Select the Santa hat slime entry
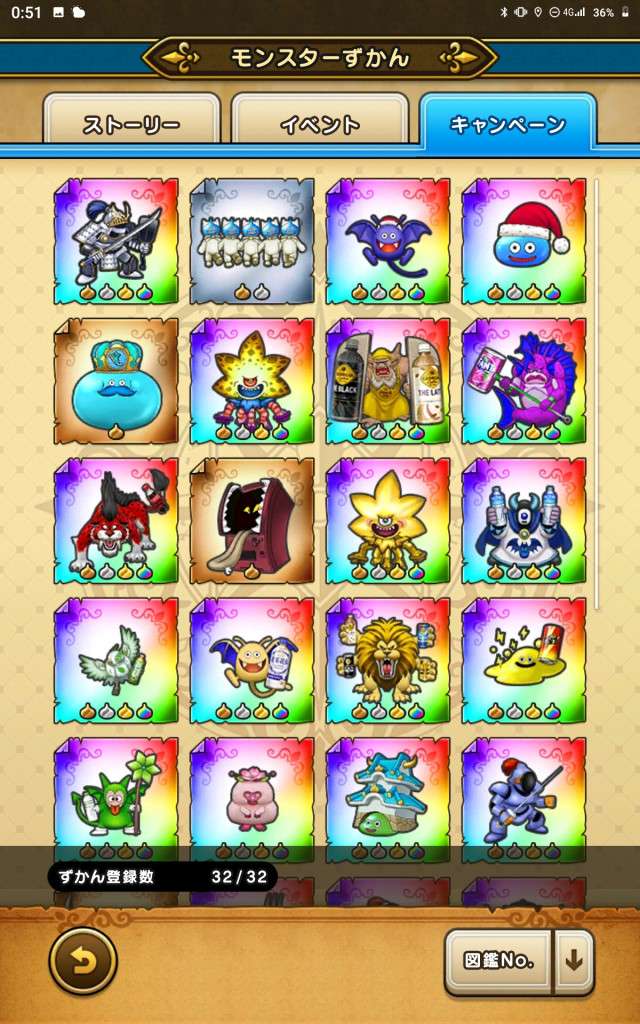 524,241
